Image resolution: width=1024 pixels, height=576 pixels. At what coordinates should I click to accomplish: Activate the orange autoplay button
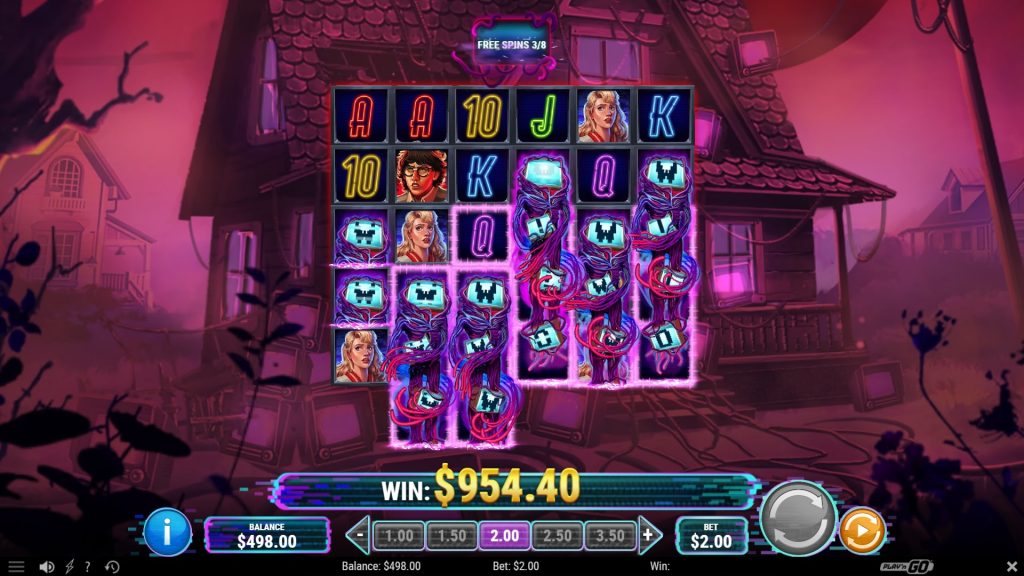tap(861, 530)
